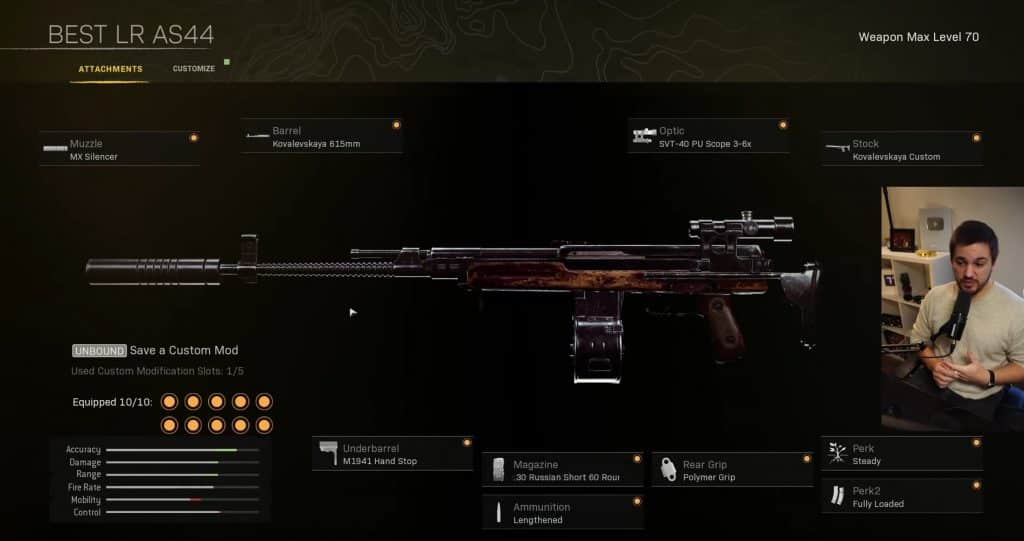1024x541 pixels.
Task: Change the .30 Russian Short Magazine slot
Action: click(561, 470)
